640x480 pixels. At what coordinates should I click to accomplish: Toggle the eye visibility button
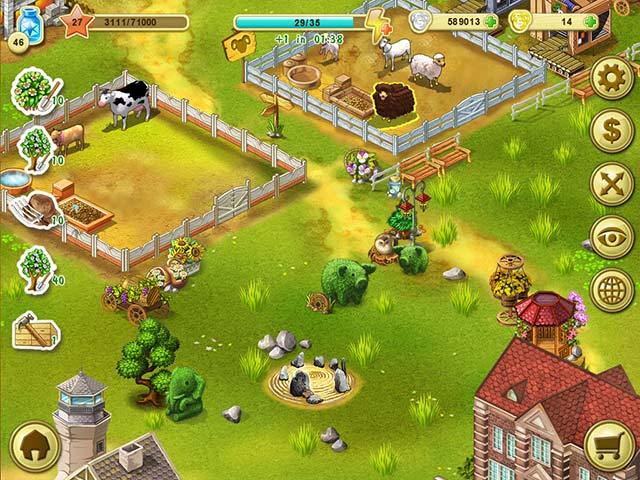pos(611,237)
